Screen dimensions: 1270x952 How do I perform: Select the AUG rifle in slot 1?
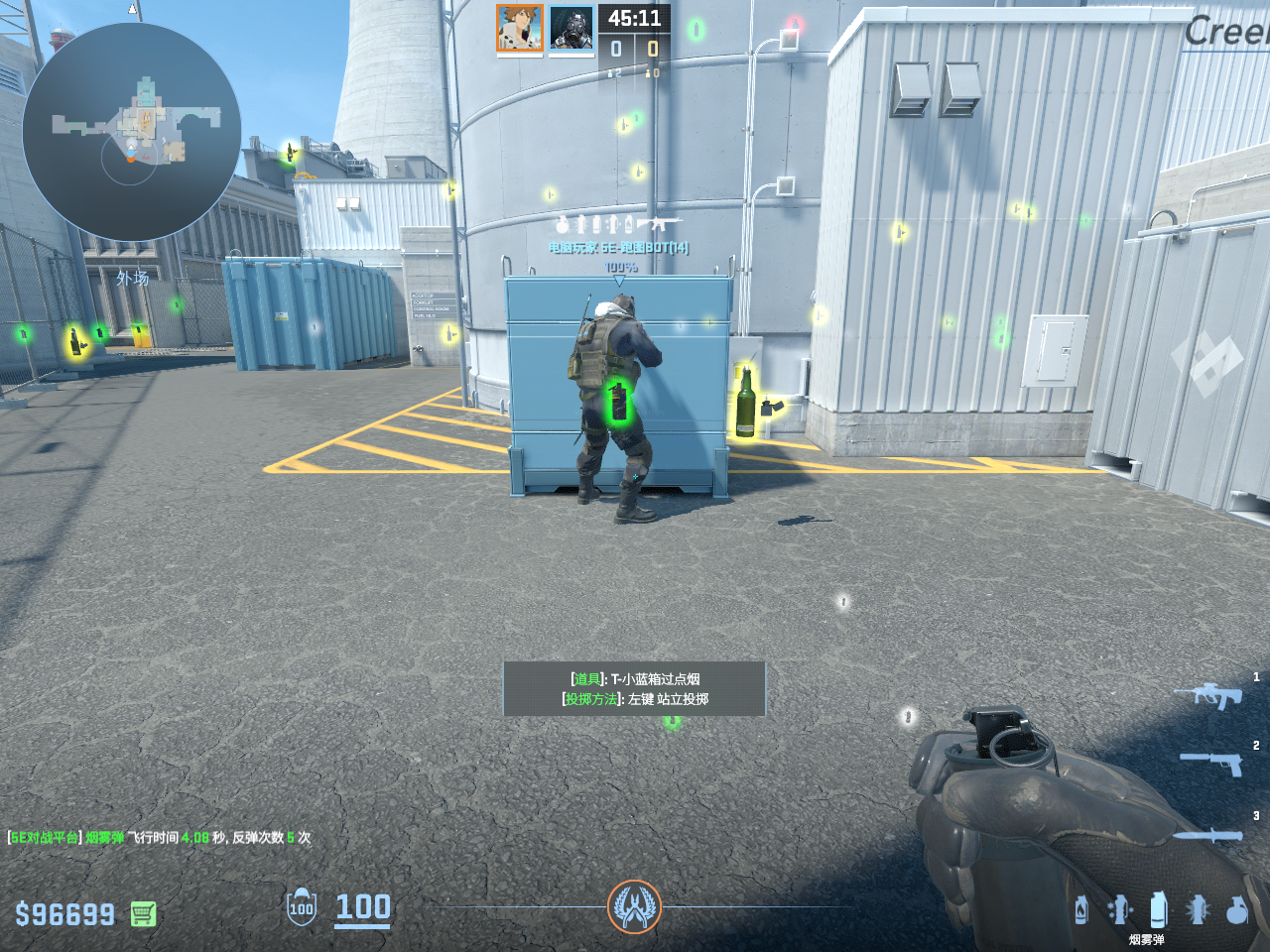[1208, 695]
